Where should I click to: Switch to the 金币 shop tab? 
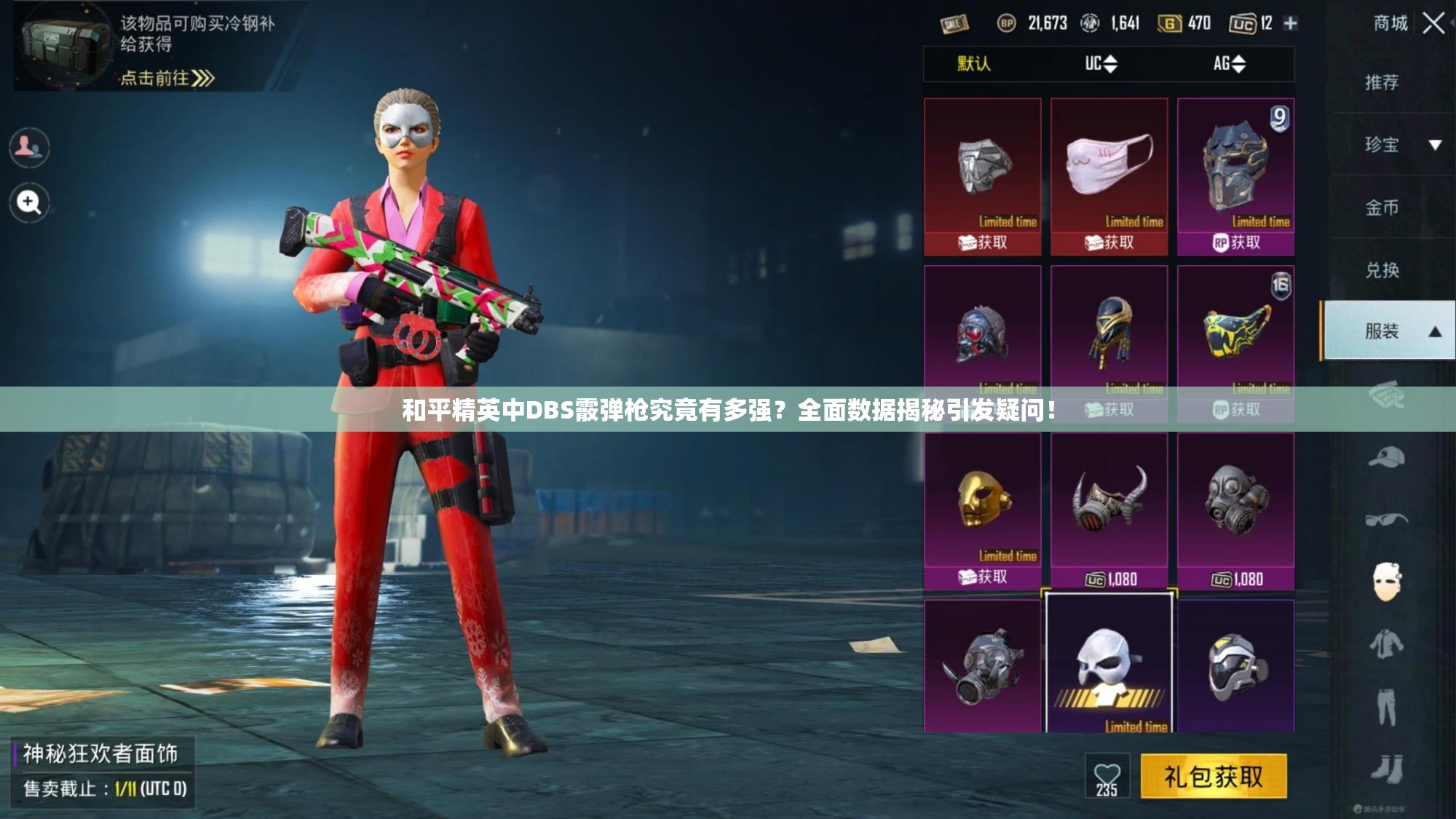tap(1381, 207)
